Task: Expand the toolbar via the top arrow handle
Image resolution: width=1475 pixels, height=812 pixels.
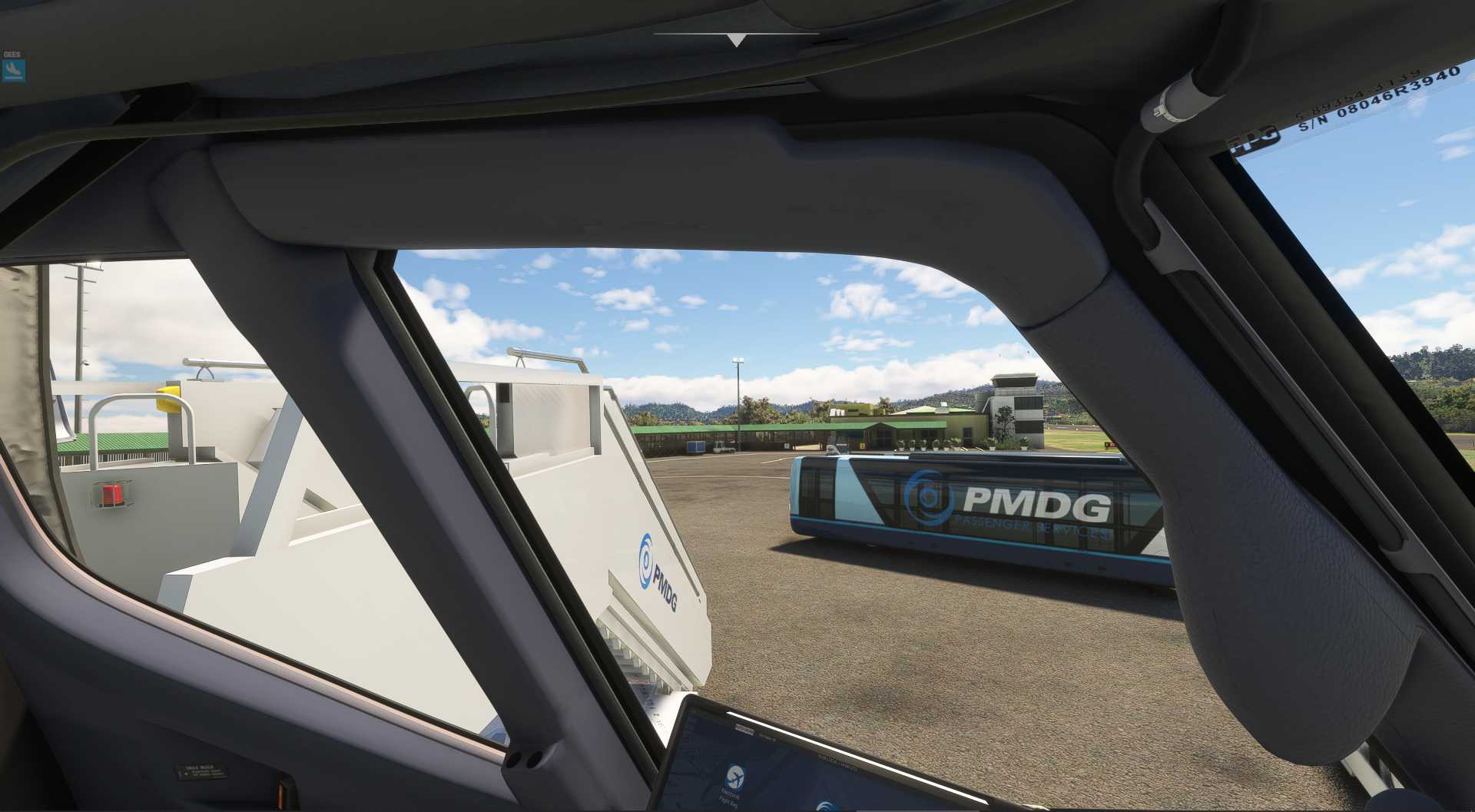Action: (x=736, y=40)
